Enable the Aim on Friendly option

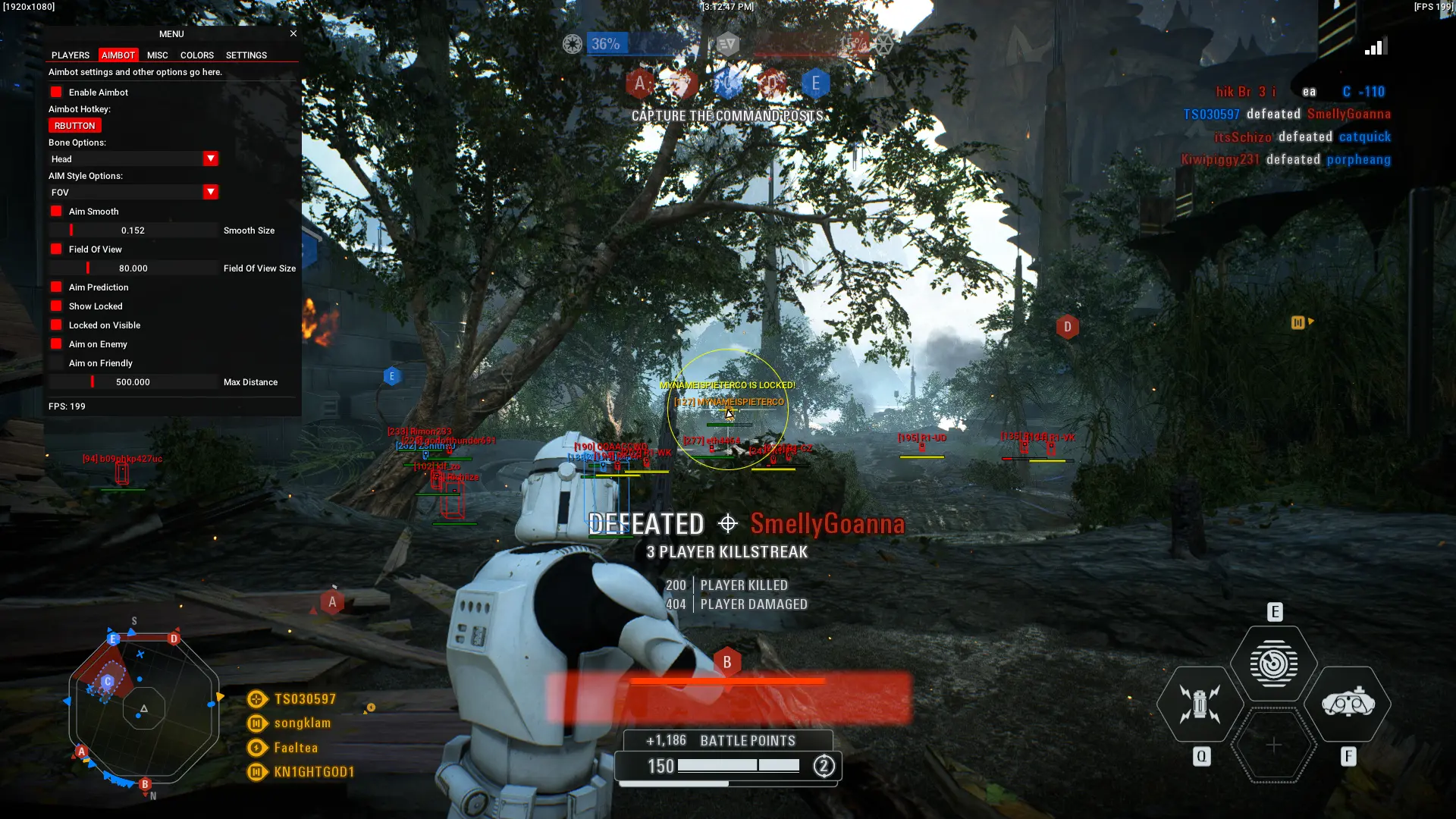[56, 362]
